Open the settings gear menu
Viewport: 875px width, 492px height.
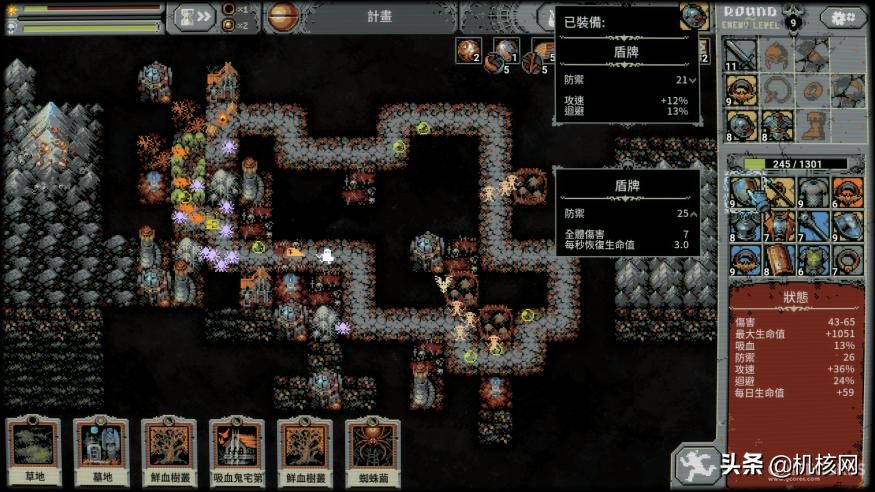coord(843,18)
